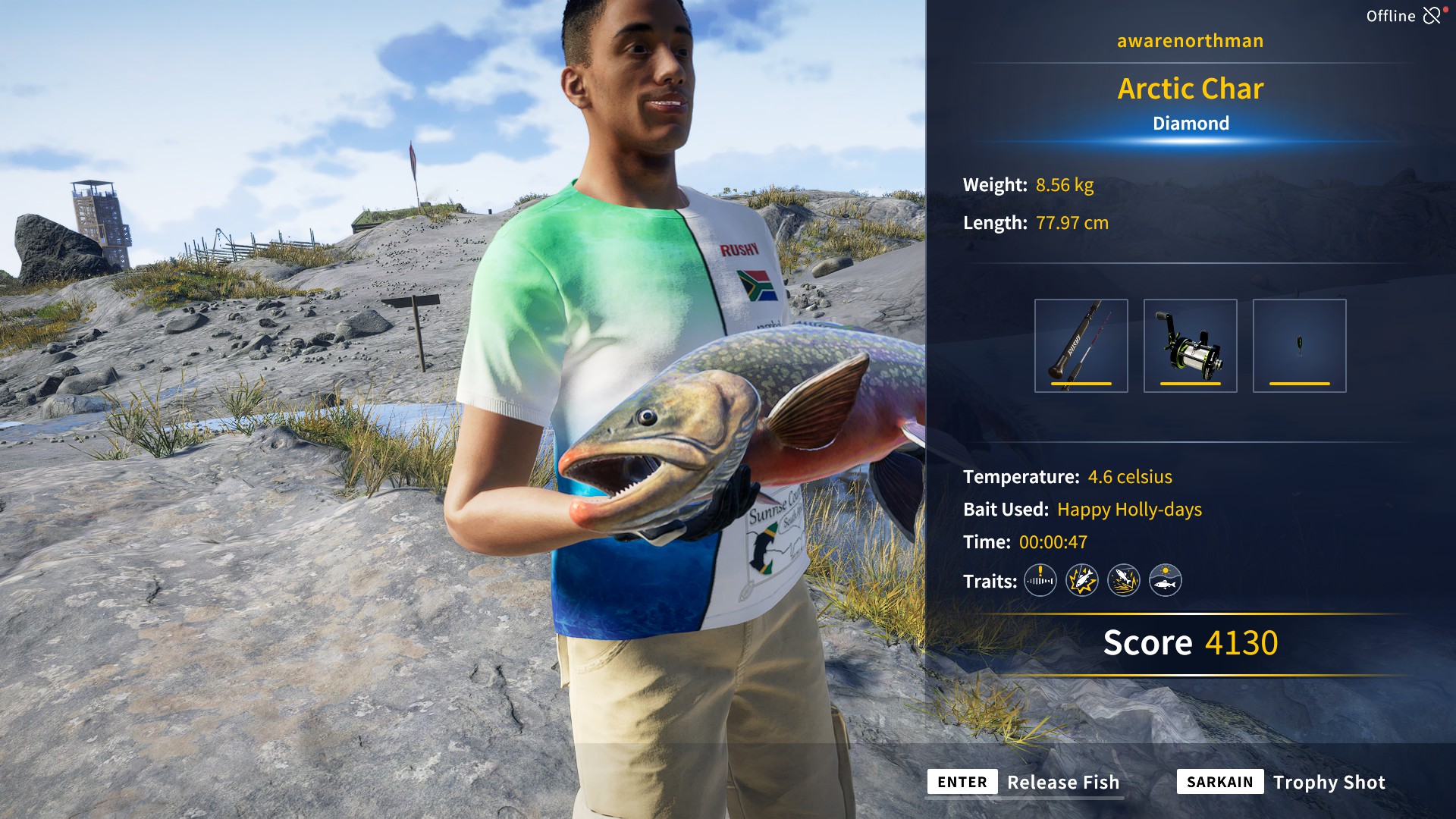Select the Rushy fishing rod slot
This screenshot has width=1456, height=819.
1081,346
